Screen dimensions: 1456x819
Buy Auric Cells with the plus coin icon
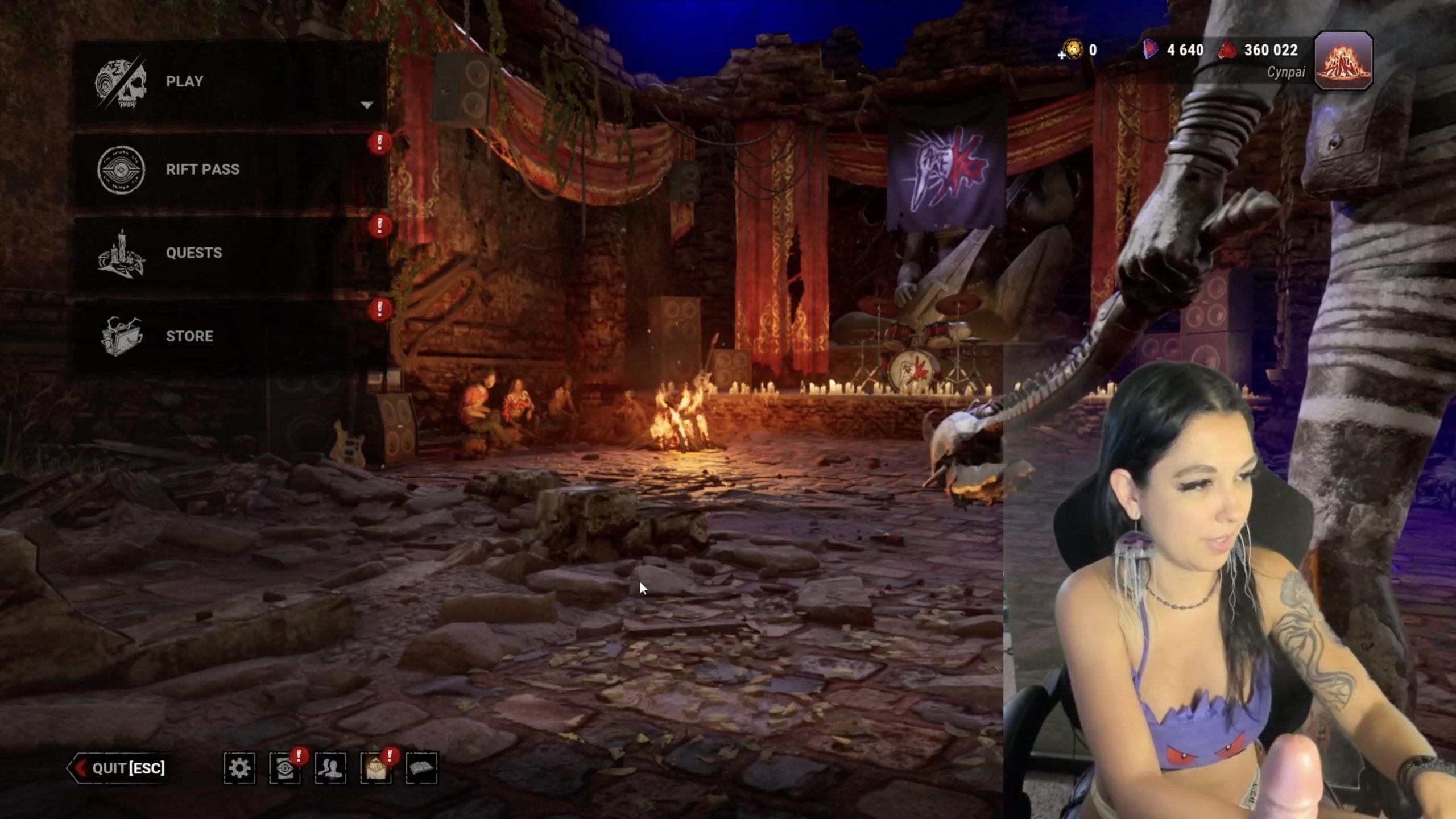coord(1072,50)
